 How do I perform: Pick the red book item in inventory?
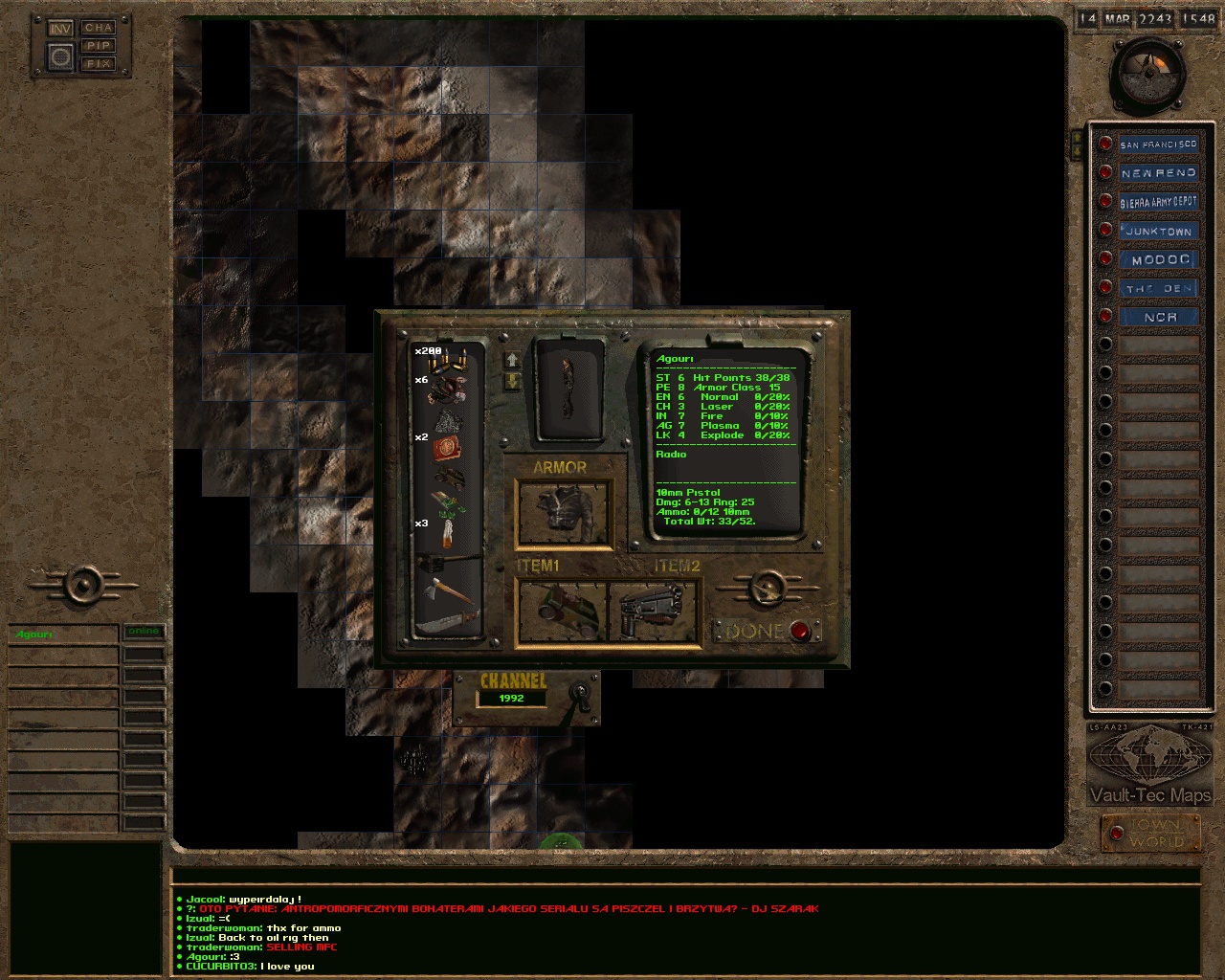coord(447,447)
